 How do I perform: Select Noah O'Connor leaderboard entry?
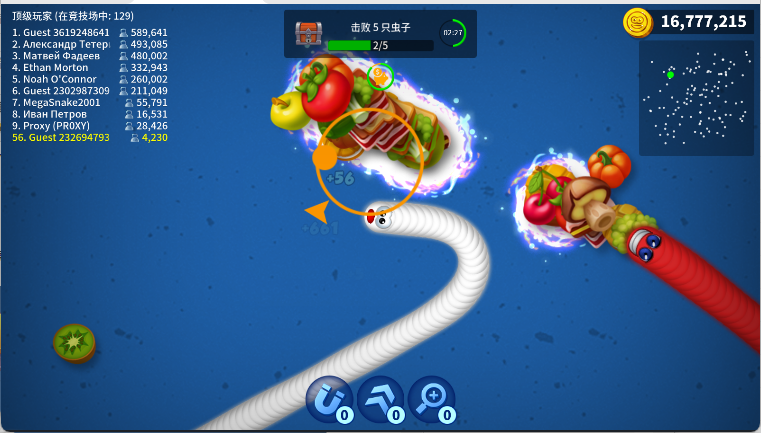point(90,79)
